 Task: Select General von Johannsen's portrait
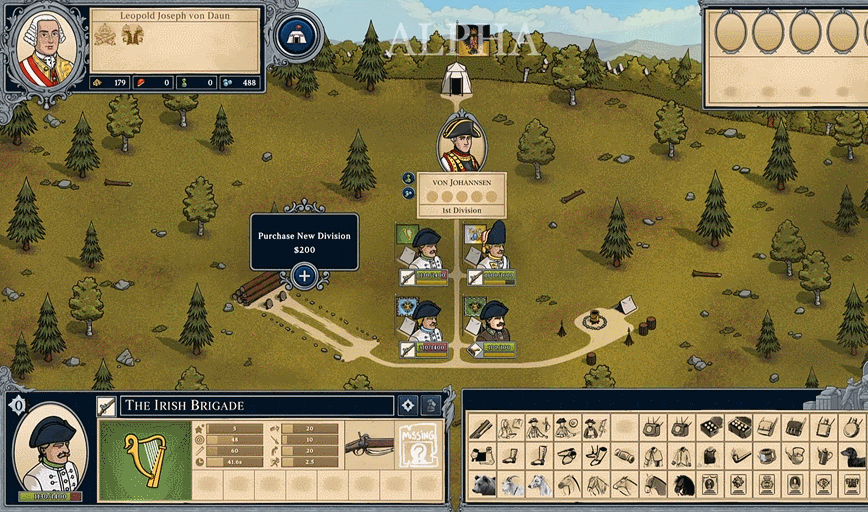[461, 143]
